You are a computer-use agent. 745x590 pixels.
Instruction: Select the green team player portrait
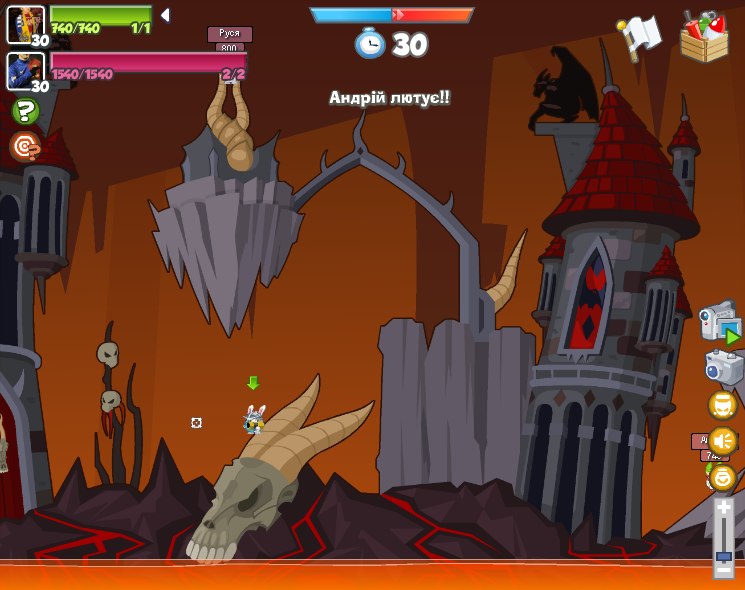point(25,24)
